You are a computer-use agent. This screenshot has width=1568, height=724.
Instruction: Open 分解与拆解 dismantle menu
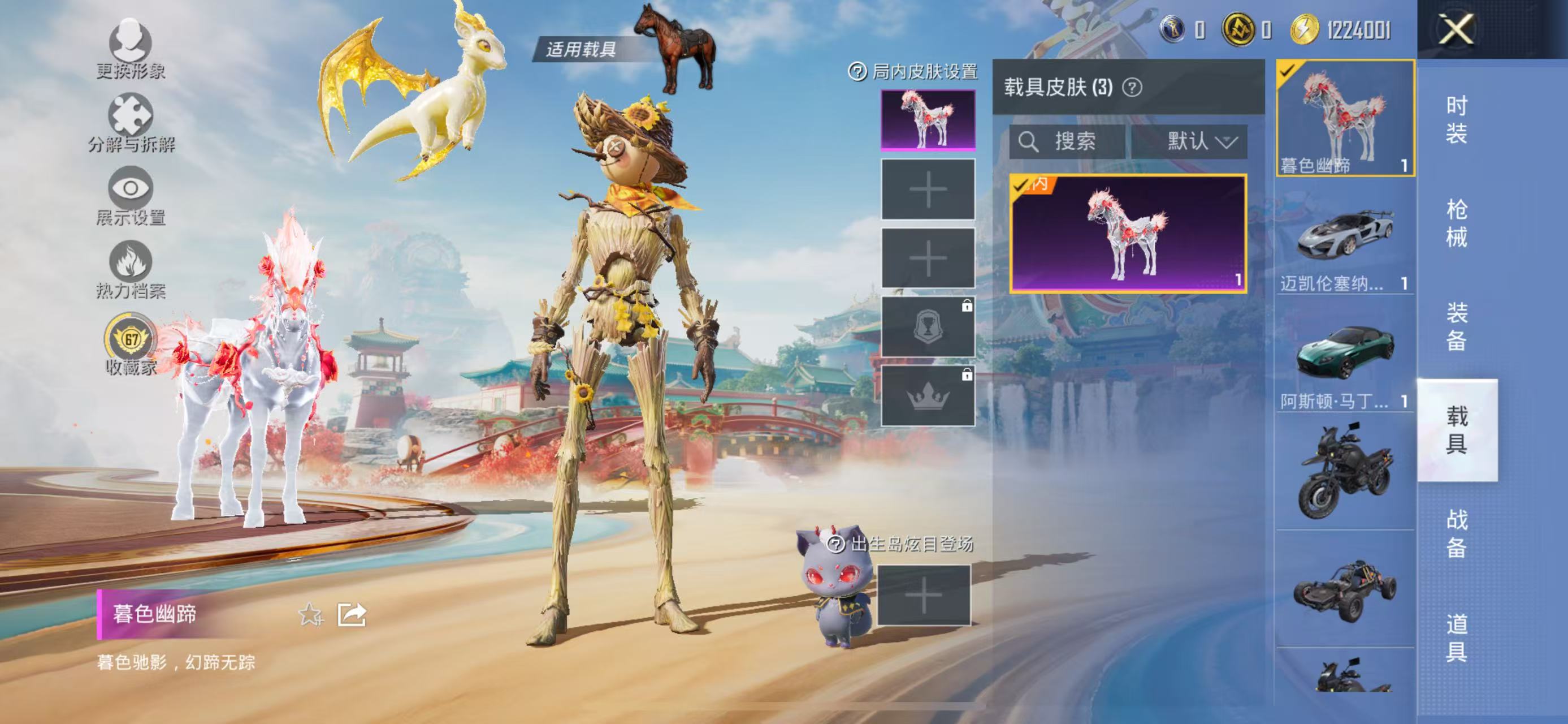click(x=130, y=122)
